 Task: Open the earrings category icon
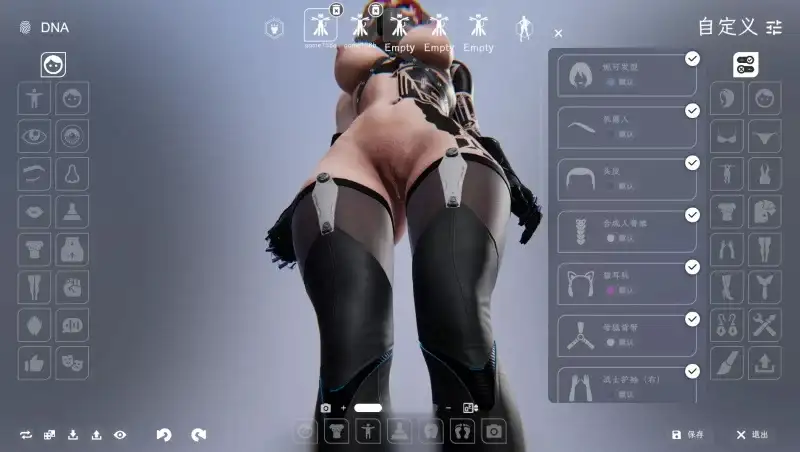click(726, 325)
